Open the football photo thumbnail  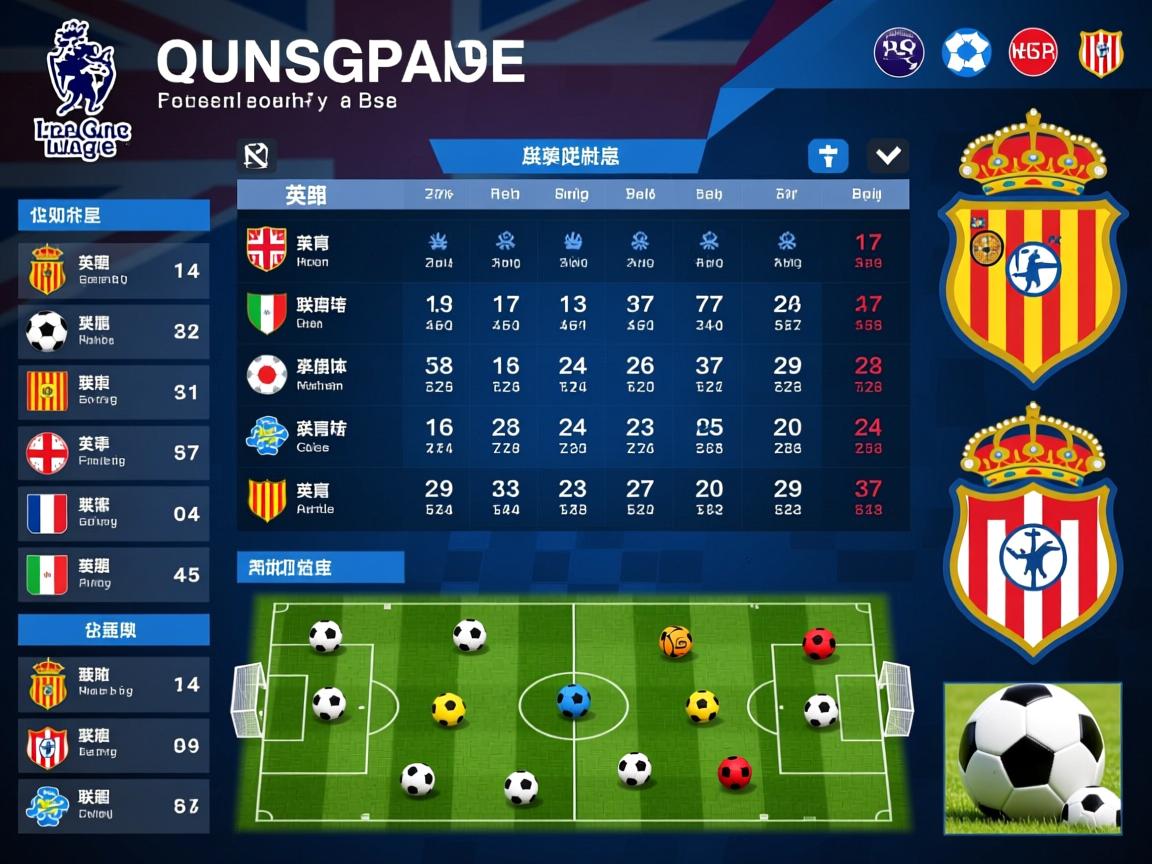click(x=1033, y=758)
